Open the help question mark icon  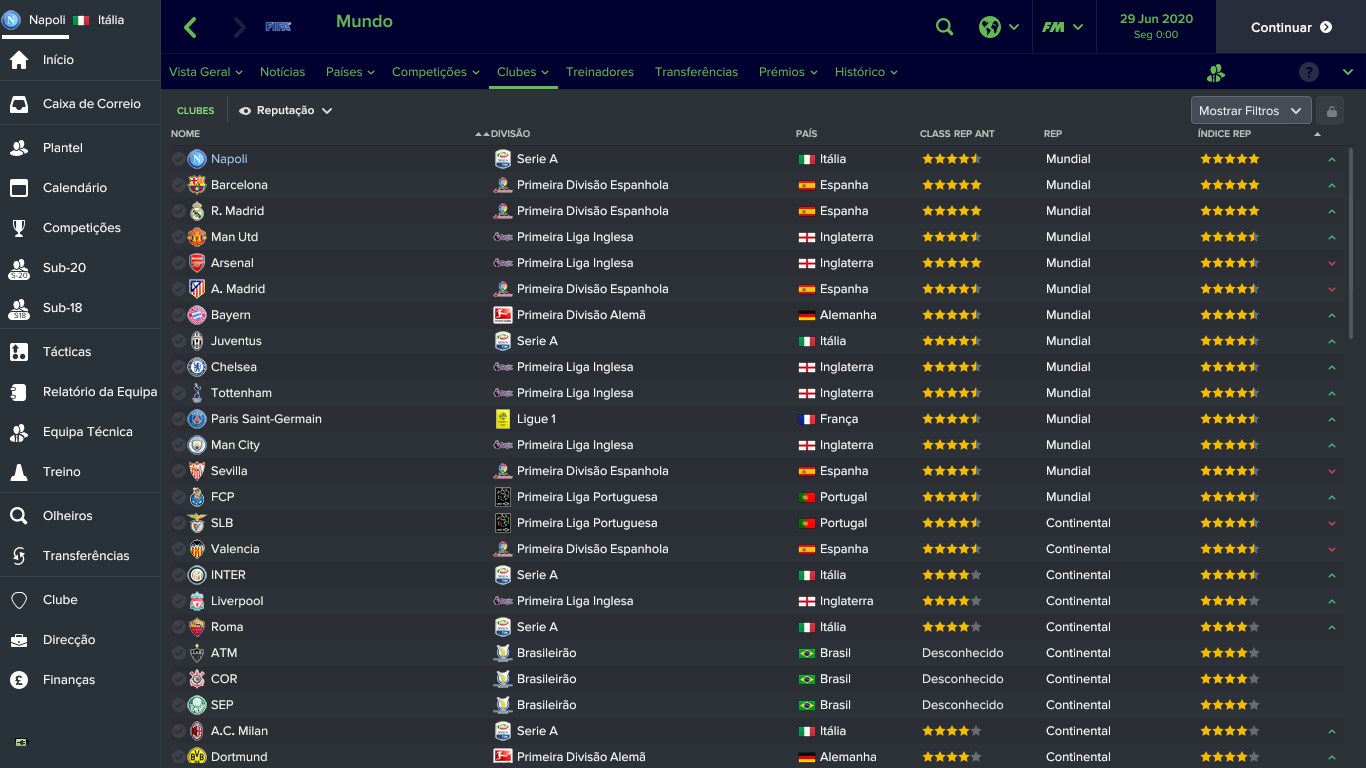(x=1309, y=71)
